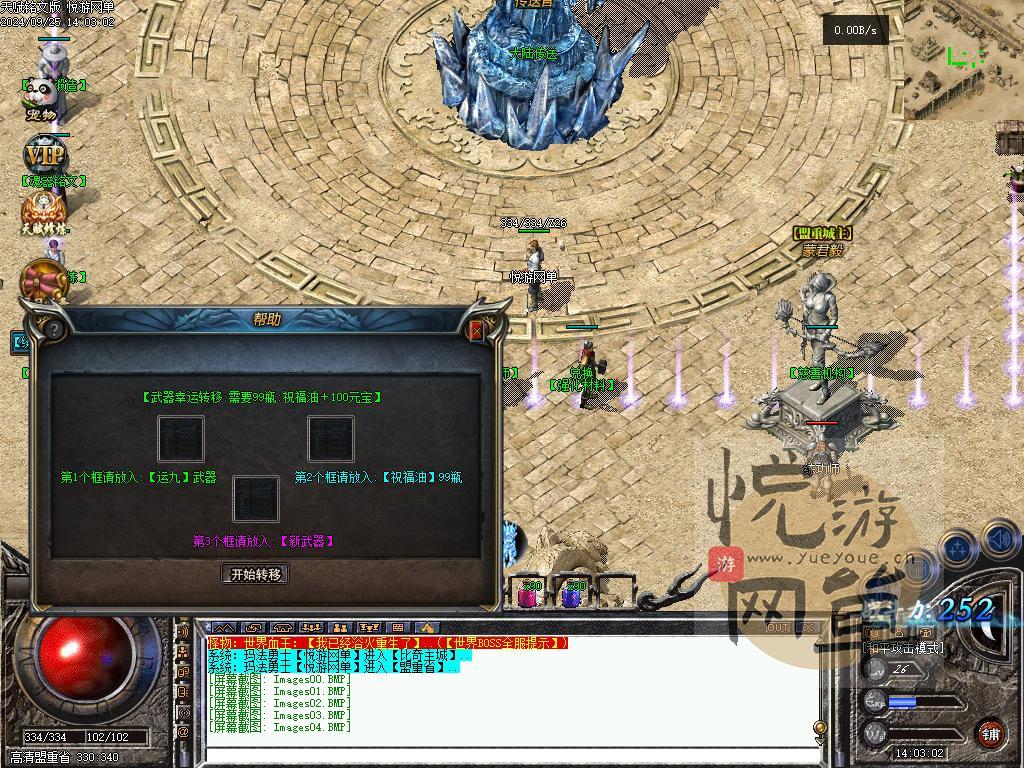This screenshot has width=1024, height=768.
Task: Select the second slot for 祝福油
Action: pos(331,439)
